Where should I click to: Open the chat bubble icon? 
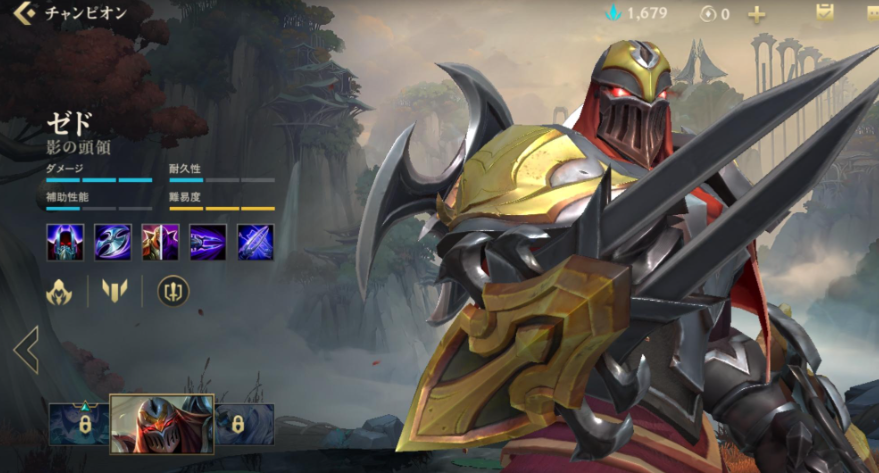[x=872, y=14]
